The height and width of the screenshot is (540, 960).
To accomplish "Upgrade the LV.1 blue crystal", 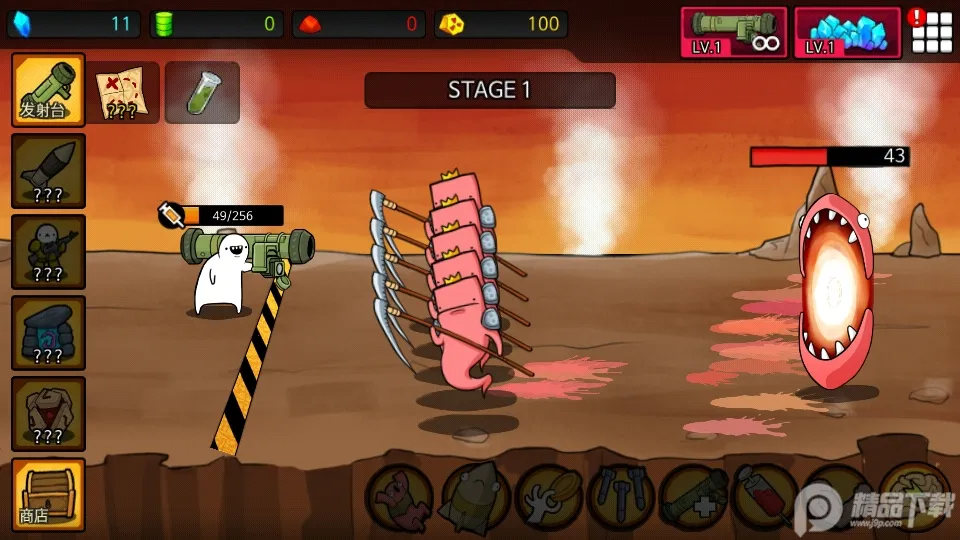I will pyautogui.click(x=846, y=32).
